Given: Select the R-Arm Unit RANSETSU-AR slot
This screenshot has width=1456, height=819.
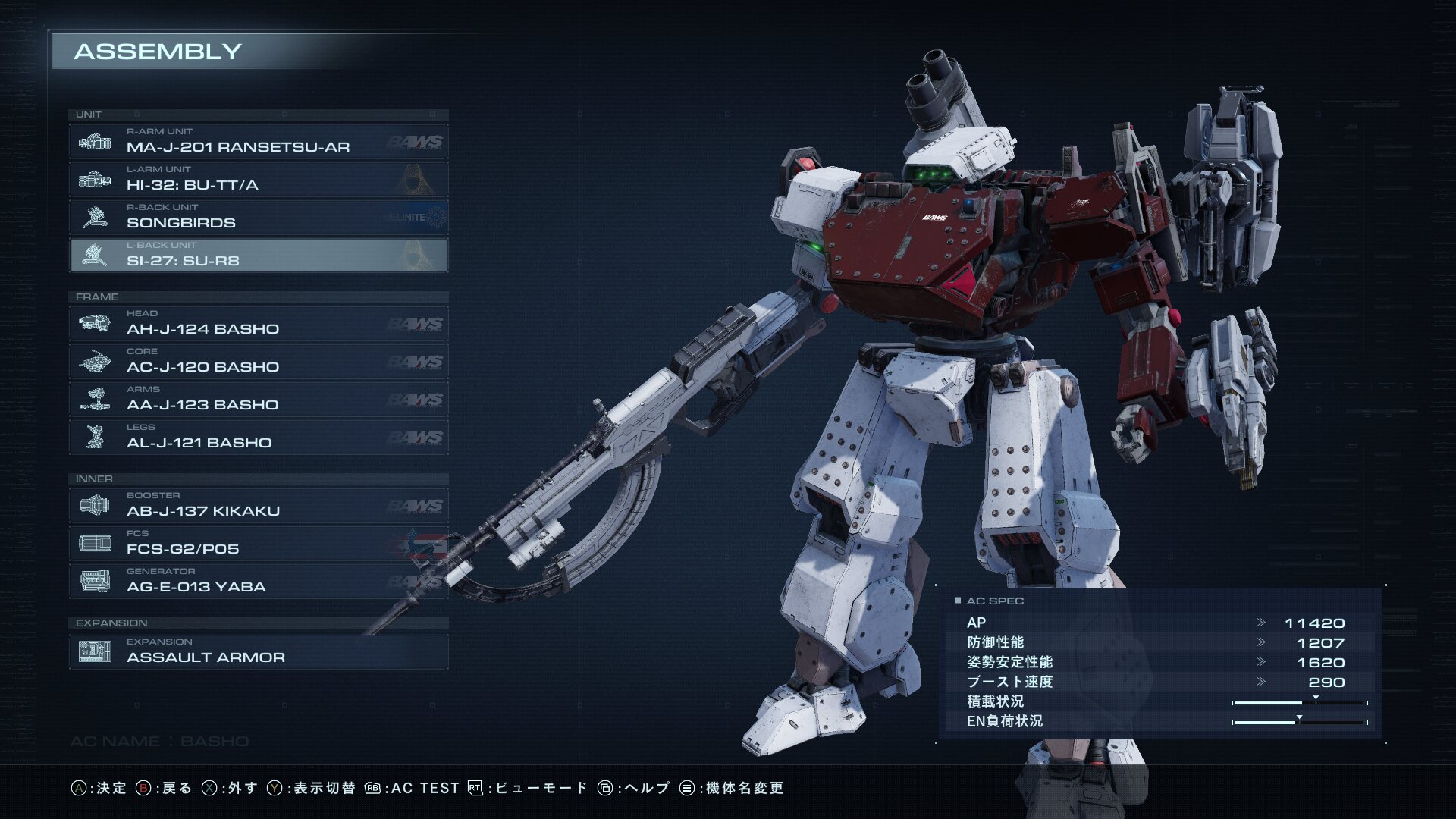Looking at the screenshot, I should click(258, 142).
